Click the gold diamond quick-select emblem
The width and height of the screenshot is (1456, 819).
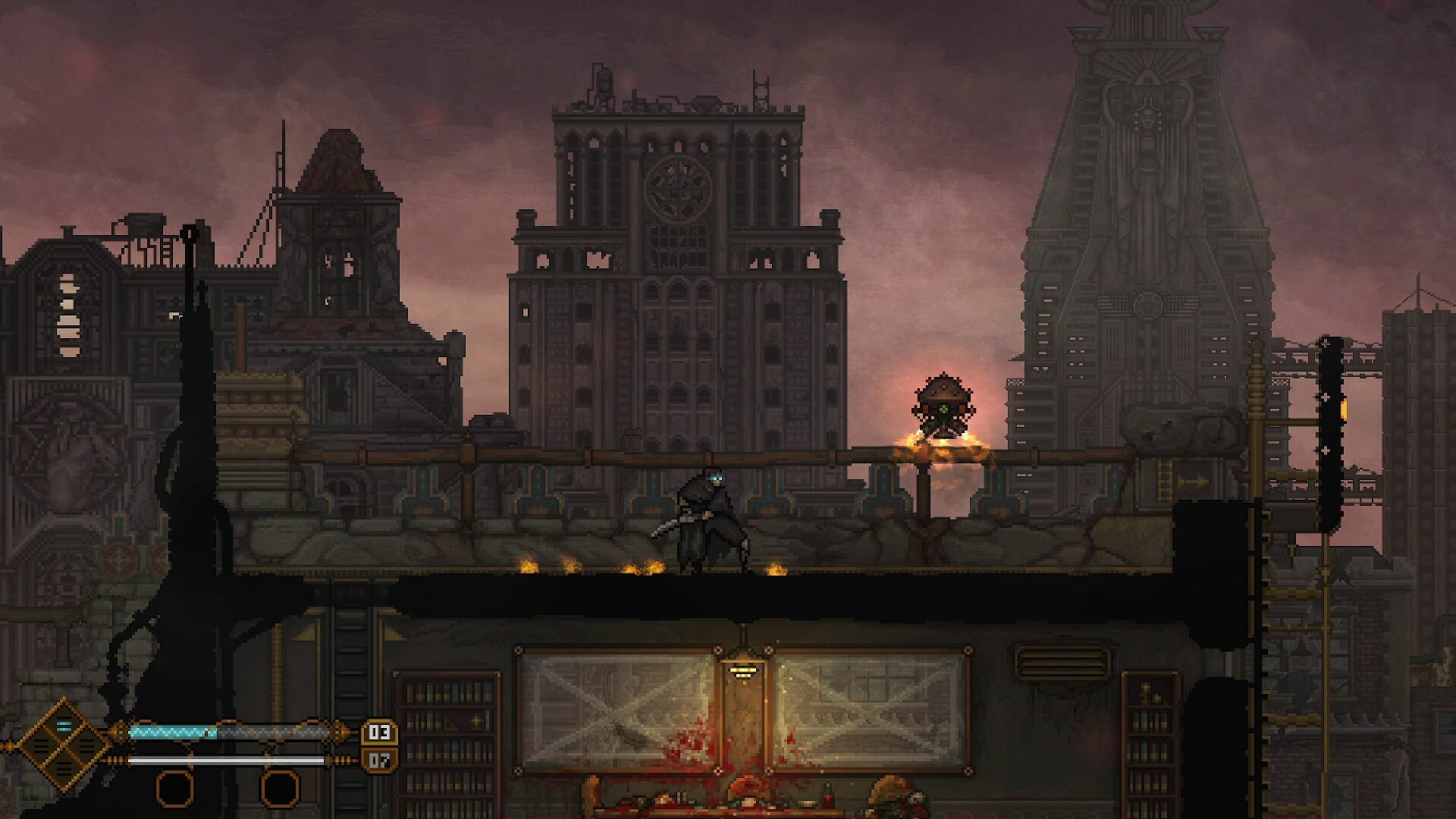coord(63,746)
